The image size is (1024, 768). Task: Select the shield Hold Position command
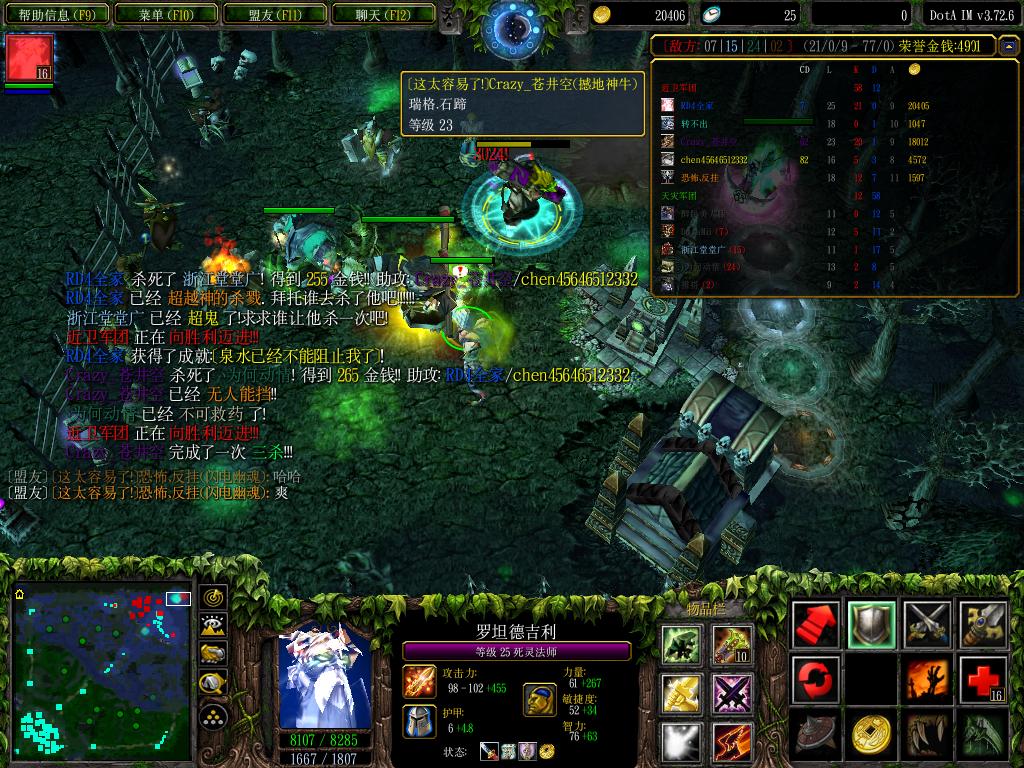(871, 625)
